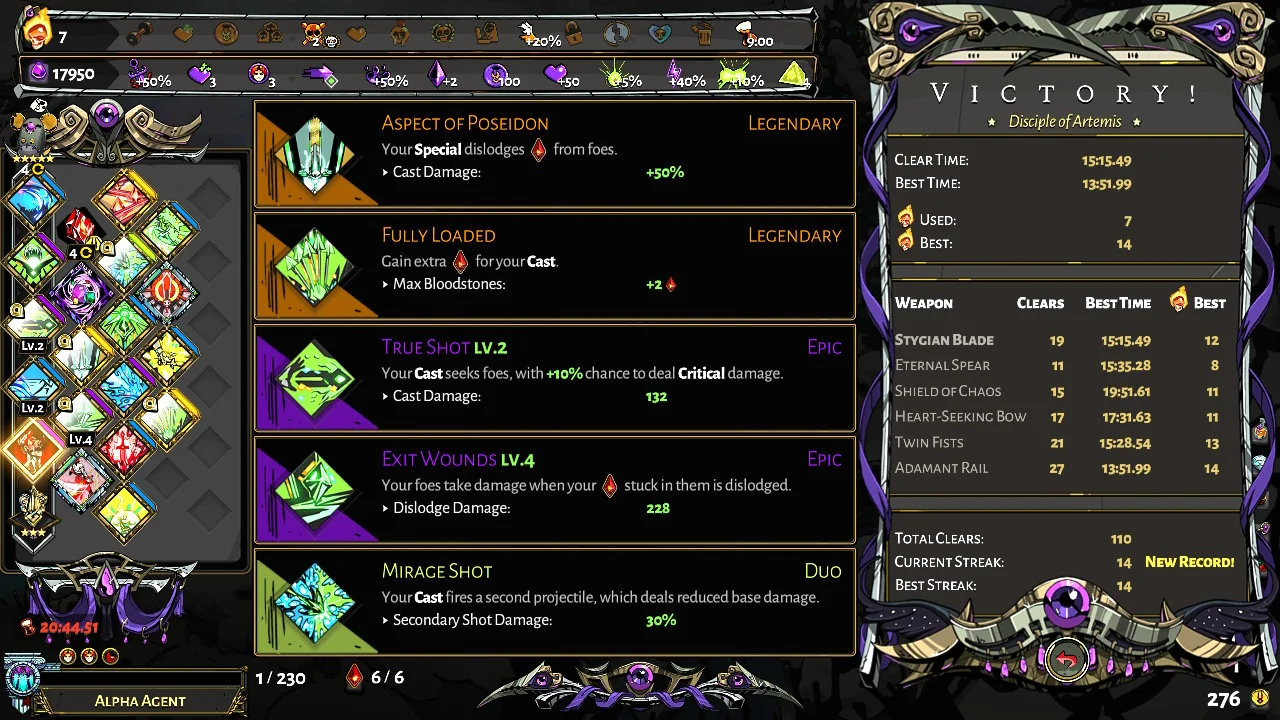Open the Alpha Agent profile
Image resolution: width=1280 pixels, height=720 pixels.
(x=140, y=700)
